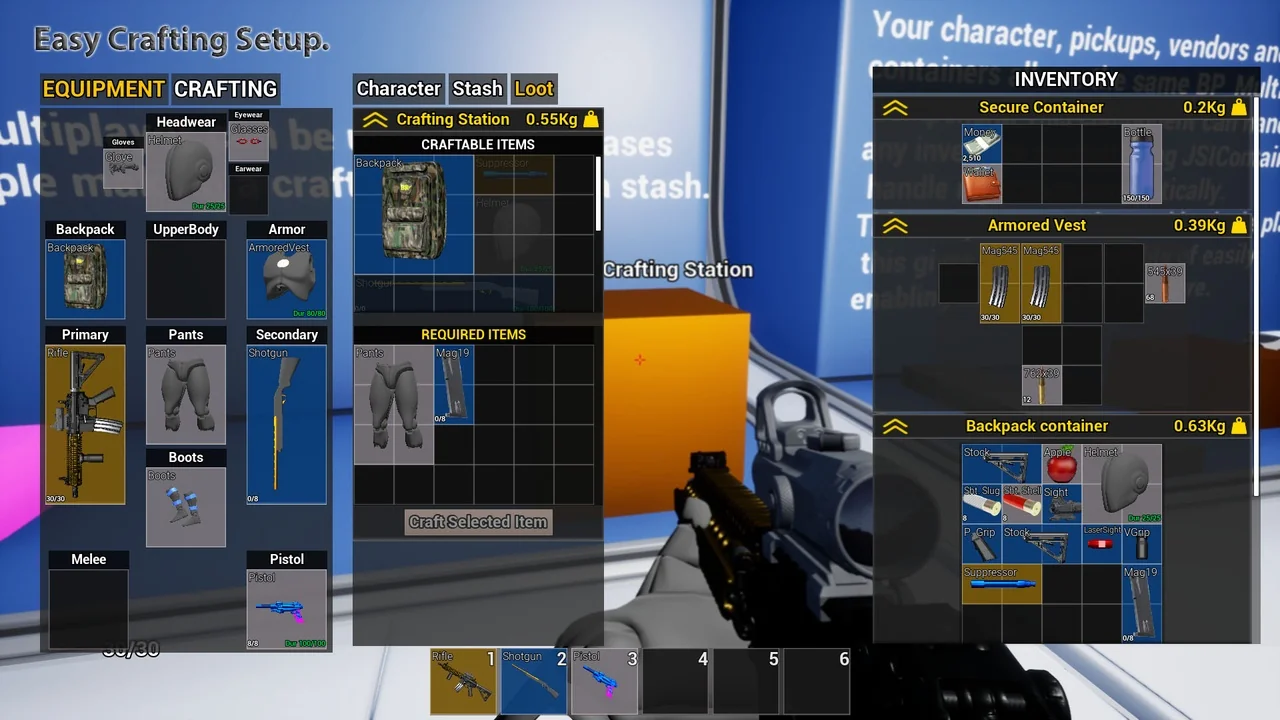Switch to the CRAFTING tab
The height and width of the screenshot is (720, 1280).
click(226, 89)
